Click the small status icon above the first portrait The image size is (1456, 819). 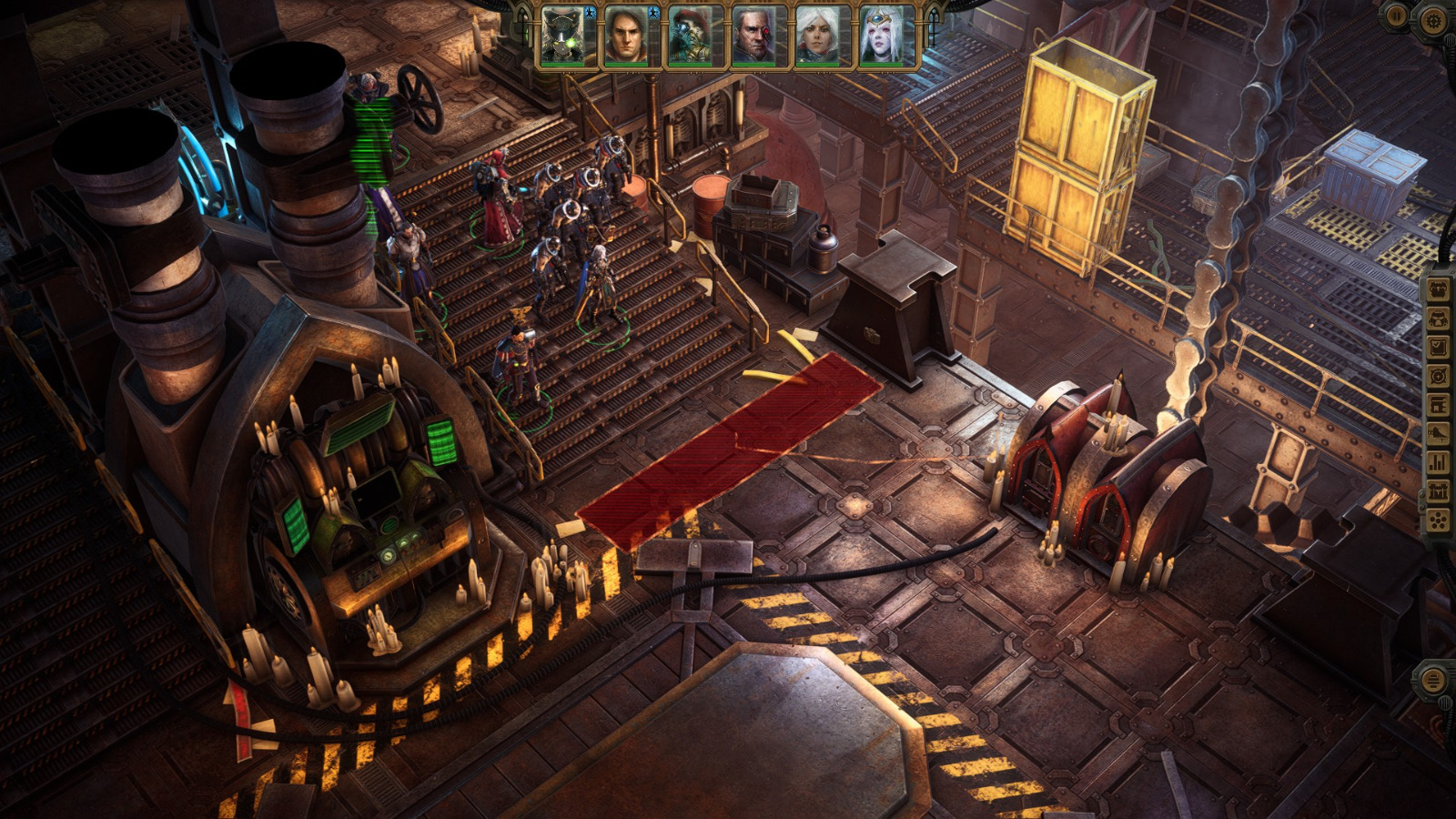point(590,14)
